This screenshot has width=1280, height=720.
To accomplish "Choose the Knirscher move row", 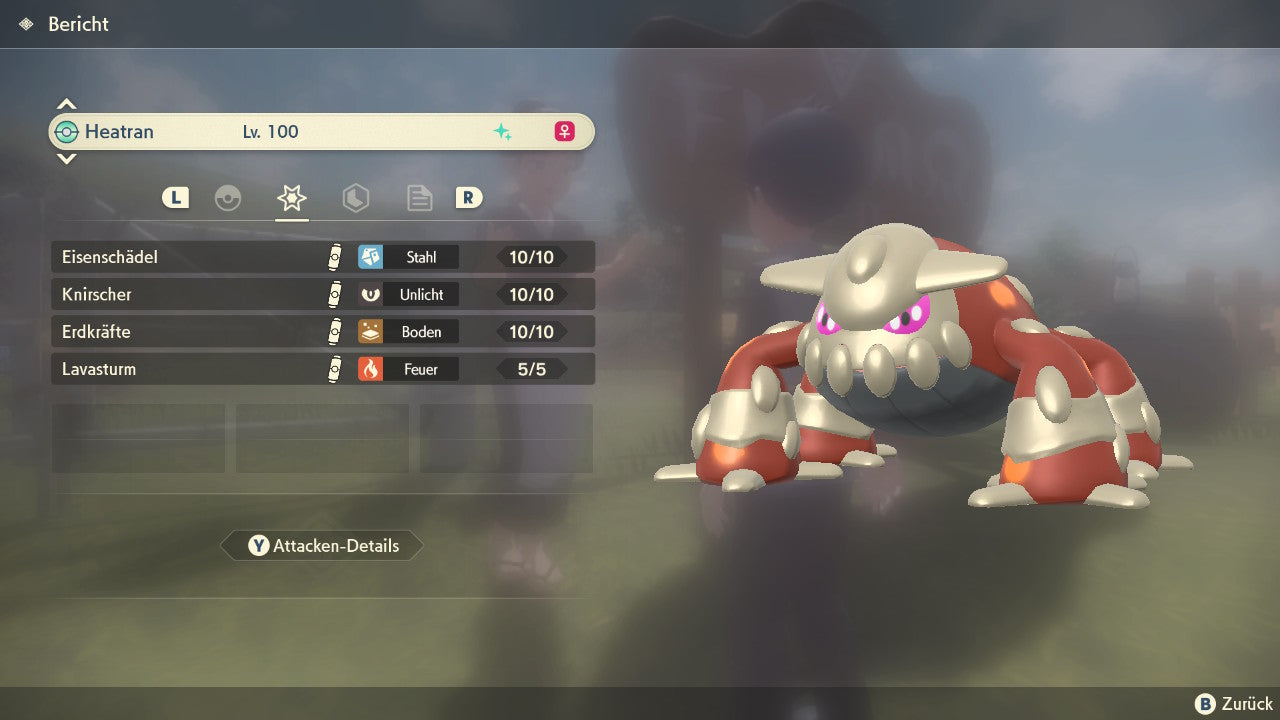I will click(x=322, y=294).
